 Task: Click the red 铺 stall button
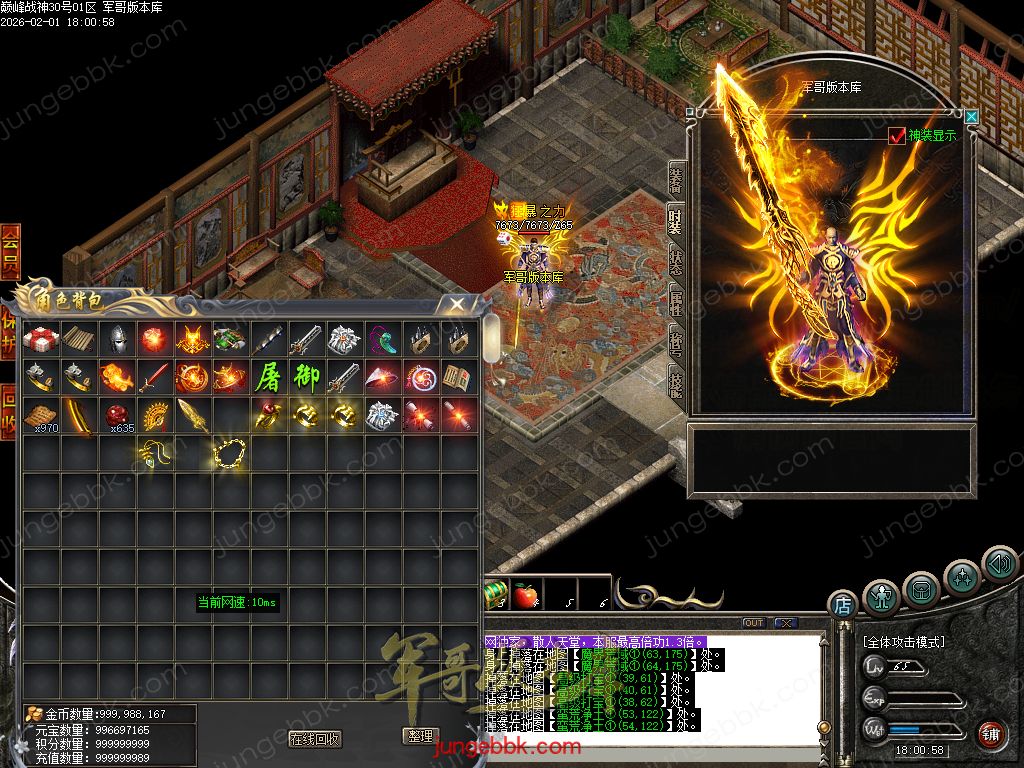(991, 735)
